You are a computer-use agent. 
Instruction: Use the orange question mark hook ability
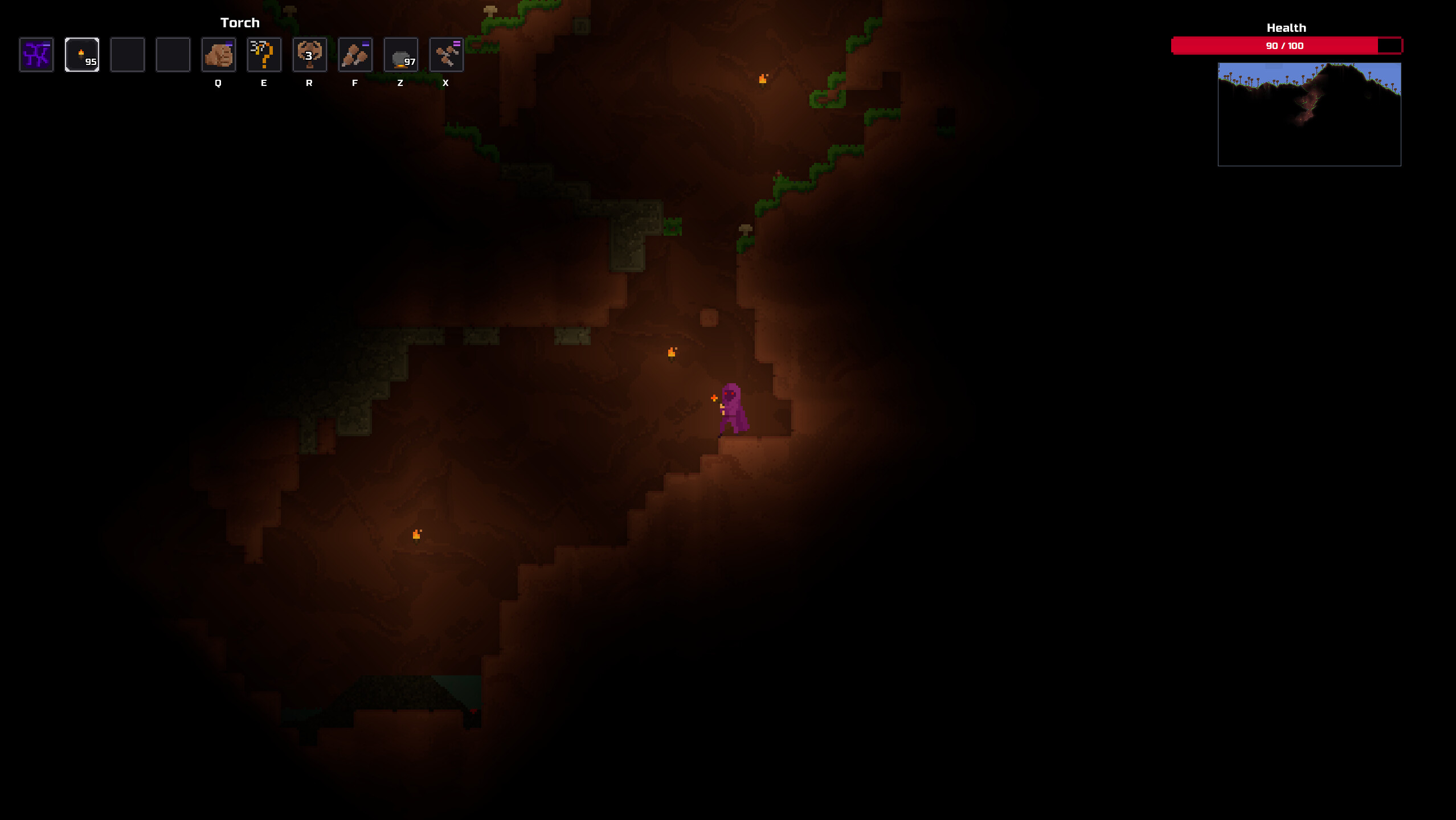tap(264, 55)
